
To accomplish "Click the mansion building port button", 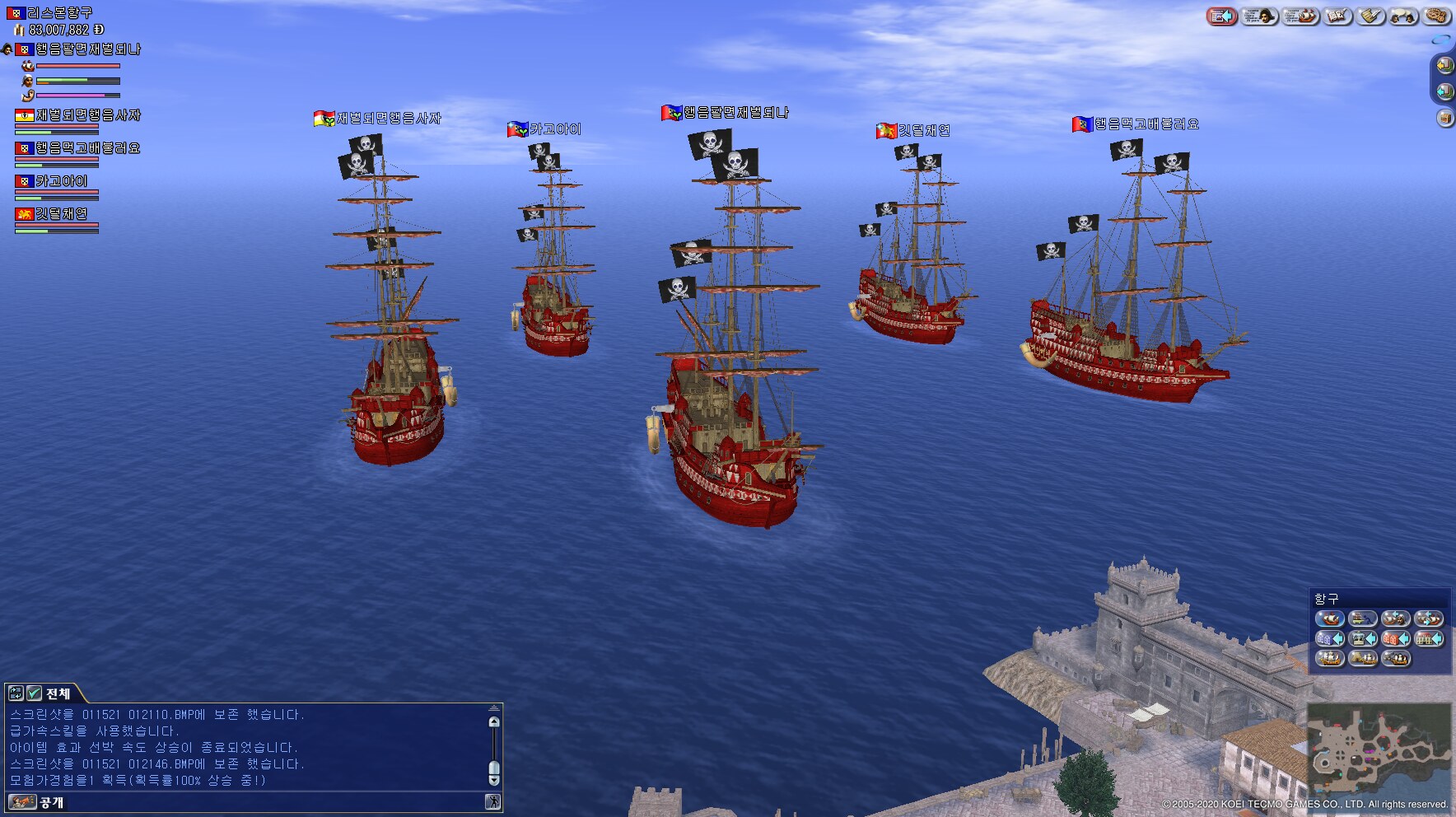I will [1428, 639].
